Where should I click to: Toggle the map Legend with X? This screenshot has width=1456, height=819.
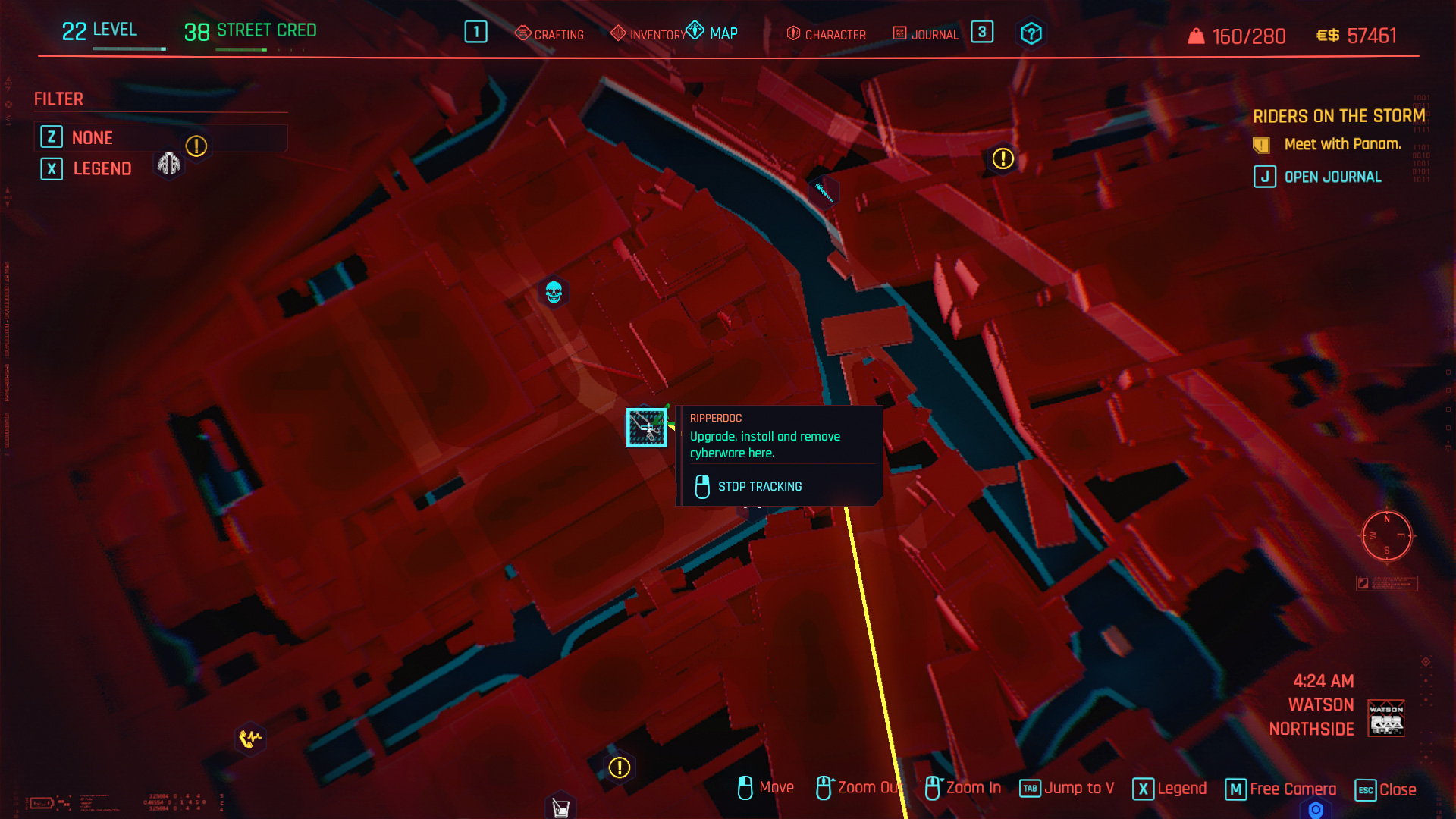coord(102,168)
